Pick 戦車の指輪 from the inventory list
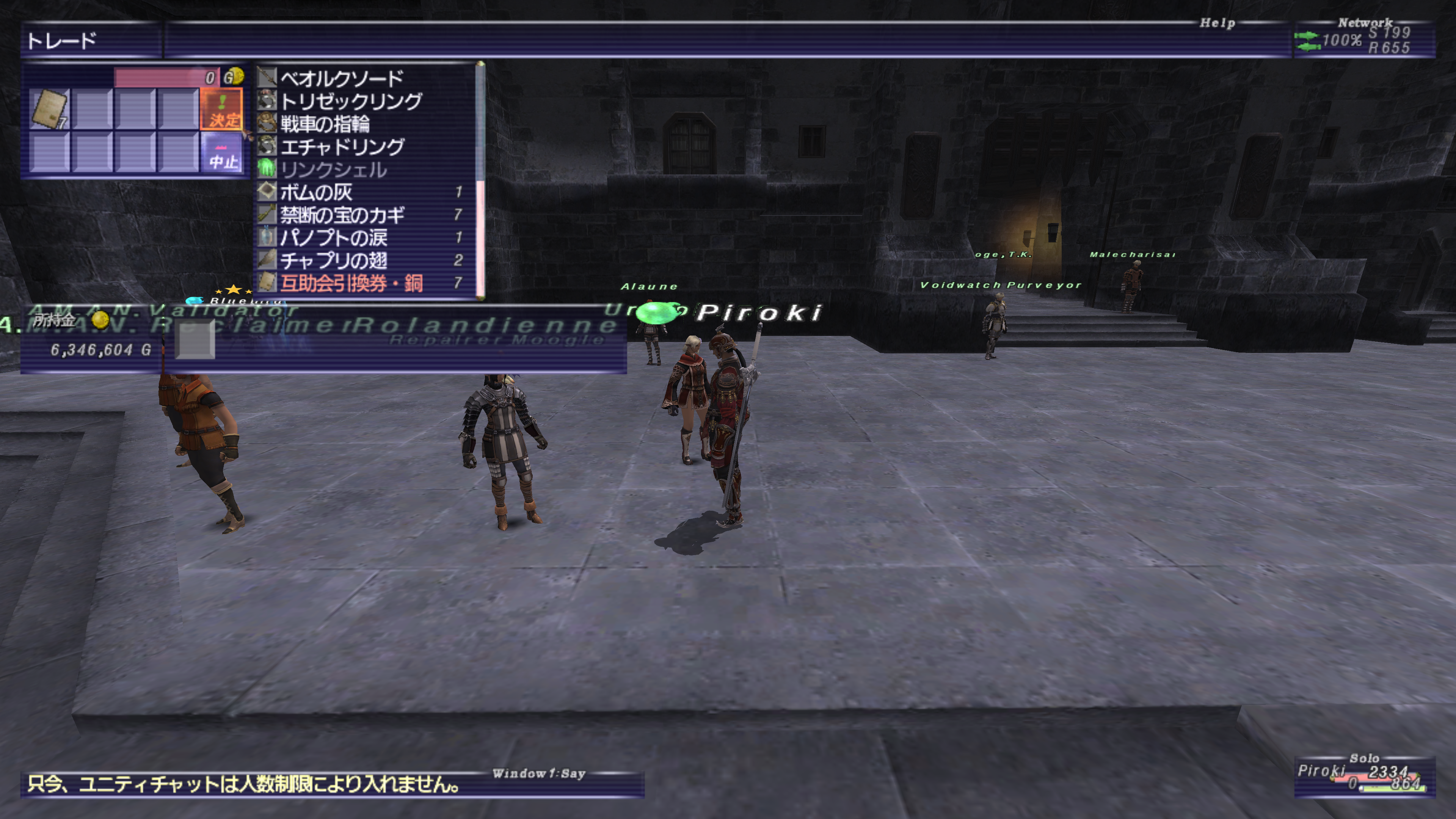The width and height of the screenshot is (1456, 819). (x=325, y=124)
